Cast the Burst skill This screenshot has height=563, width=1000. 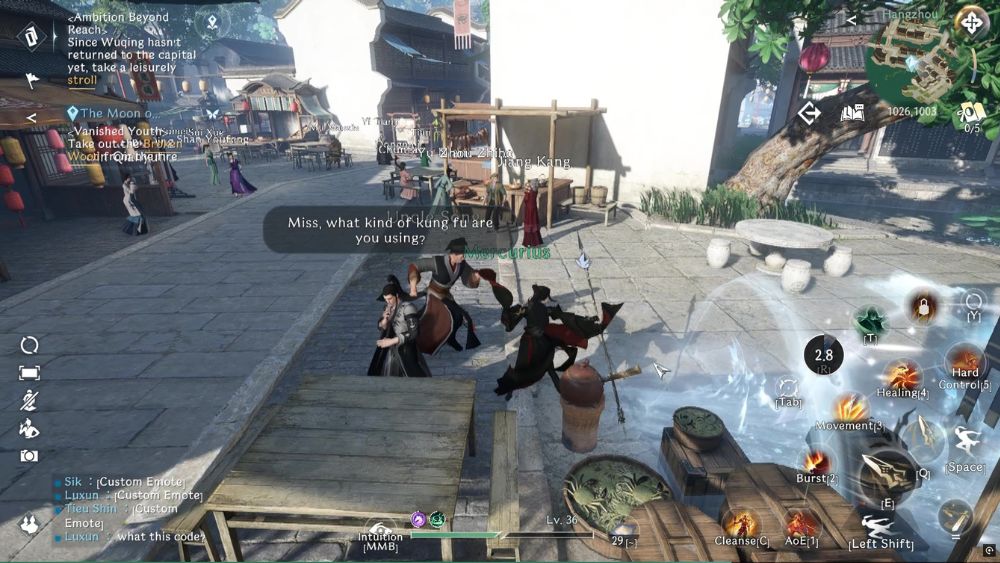(x=816, y=461)
